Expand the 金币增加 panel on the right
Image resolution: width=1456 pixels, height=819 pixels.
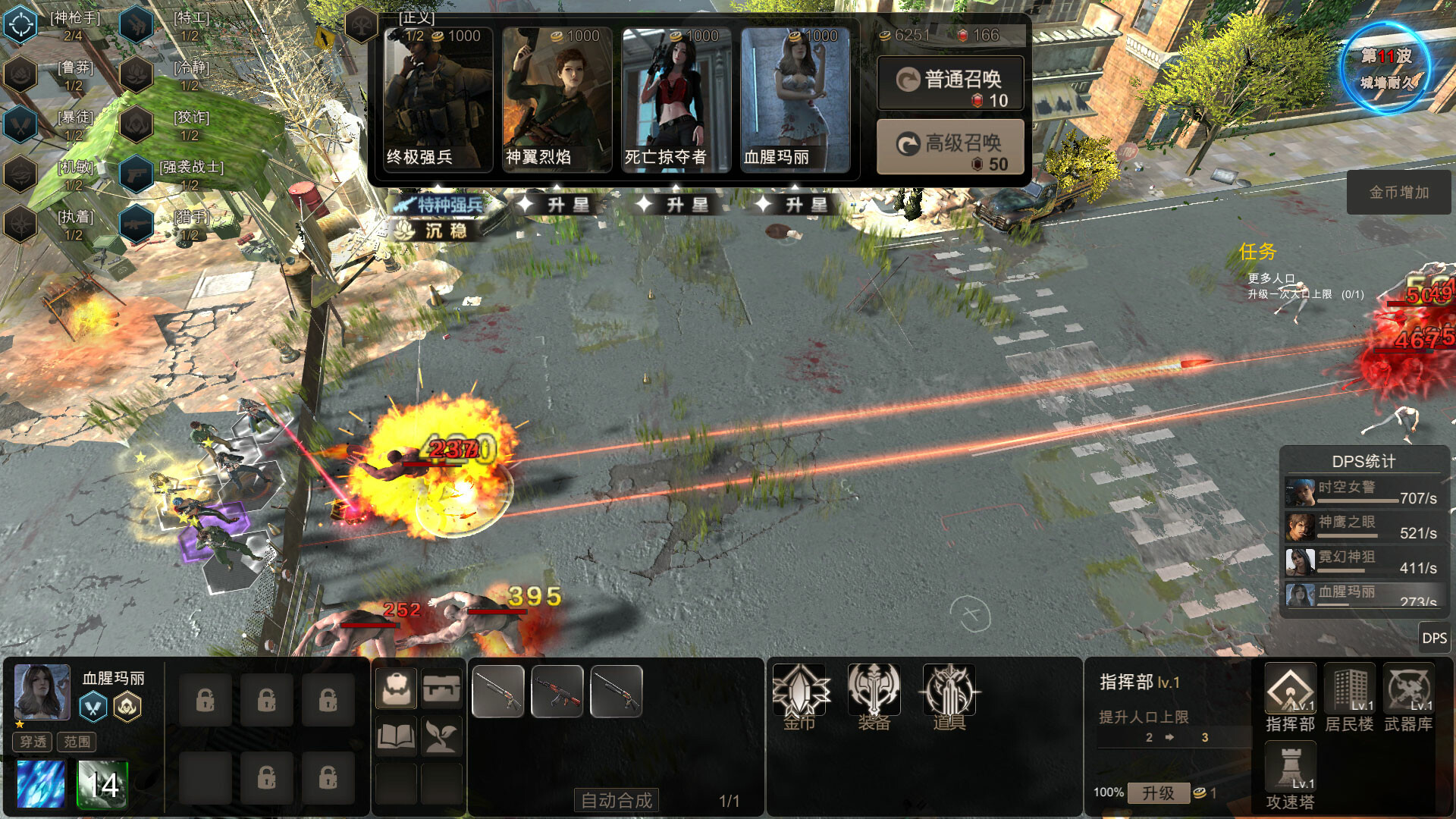(x=1398, y=192)
